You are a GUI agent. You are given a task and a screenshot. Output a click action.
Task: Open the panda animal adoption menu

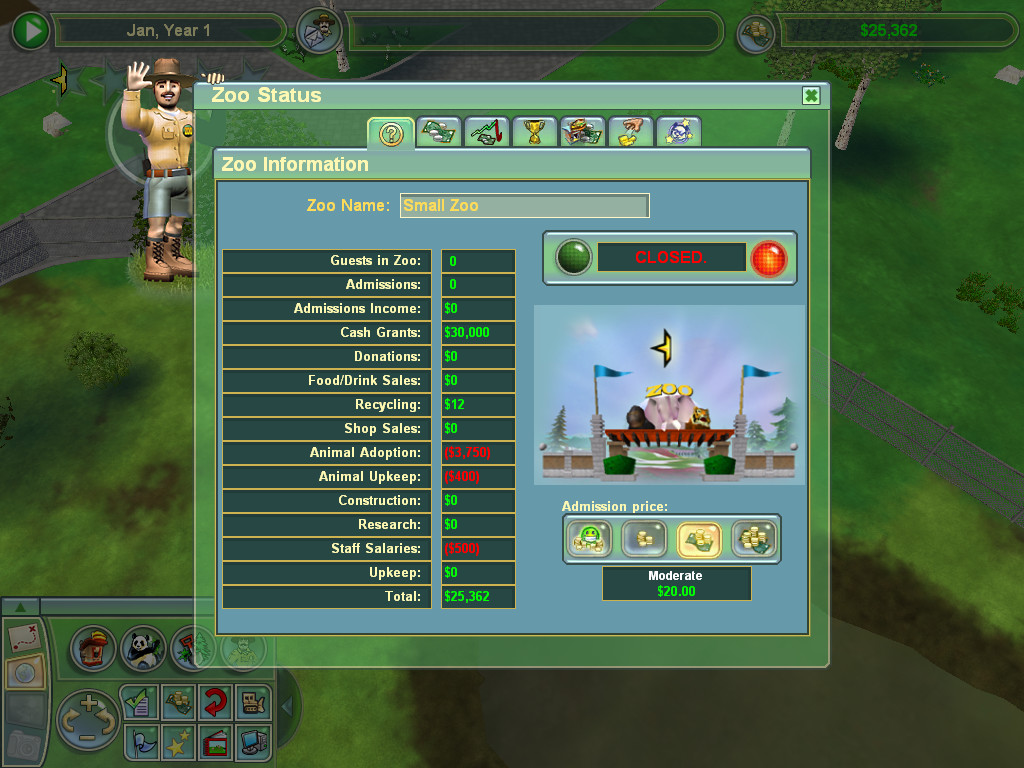pyautogui.click(x=143, y=648)
